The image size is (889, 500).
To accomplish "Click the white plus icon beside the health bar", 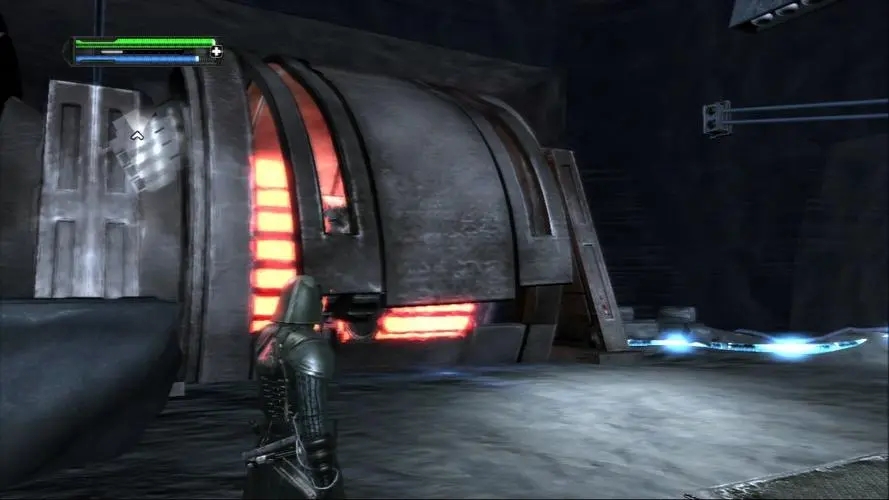I will [216, 51].
